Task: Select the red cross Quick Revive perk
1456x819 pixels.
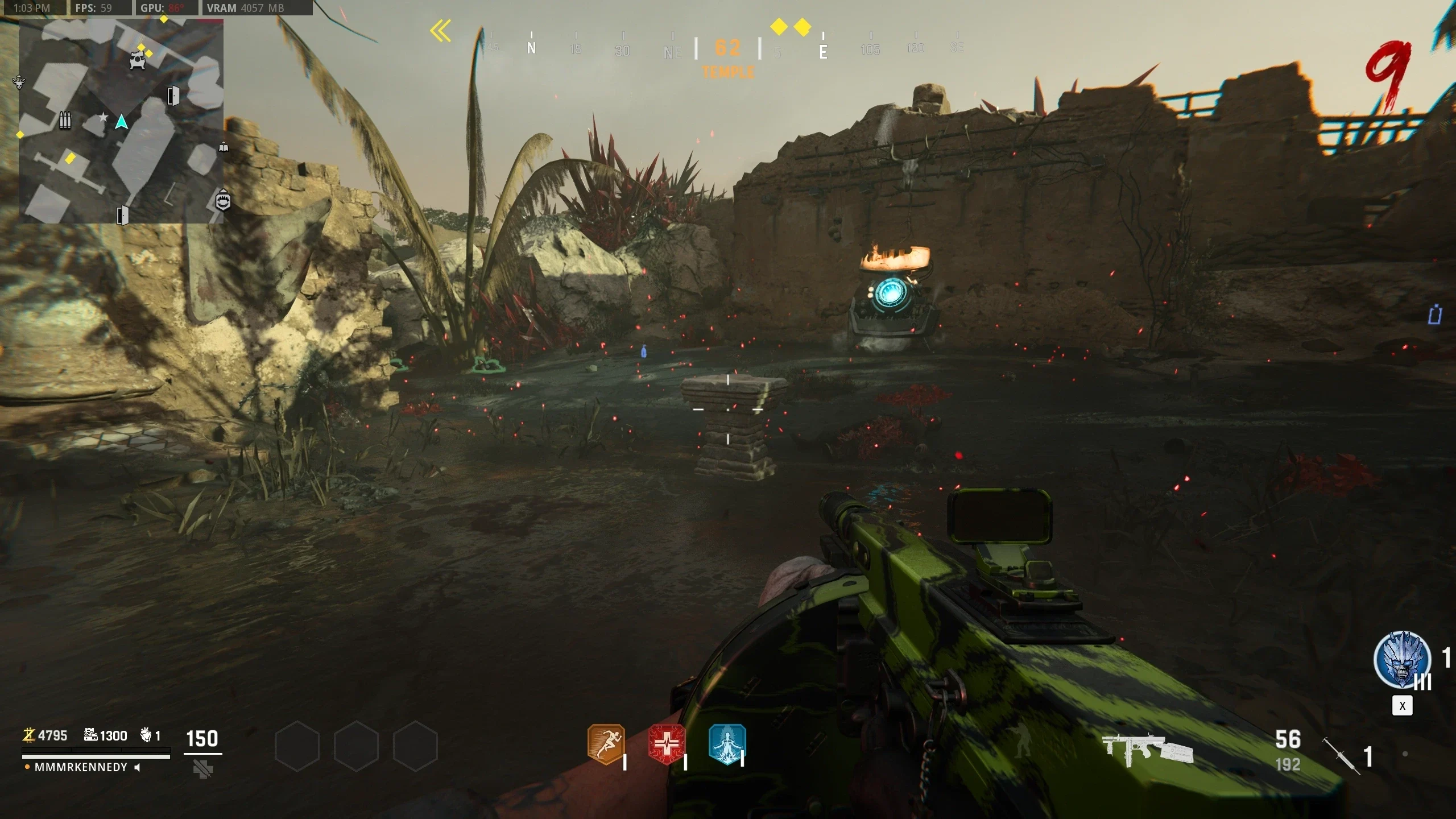Action: point(666,744)
